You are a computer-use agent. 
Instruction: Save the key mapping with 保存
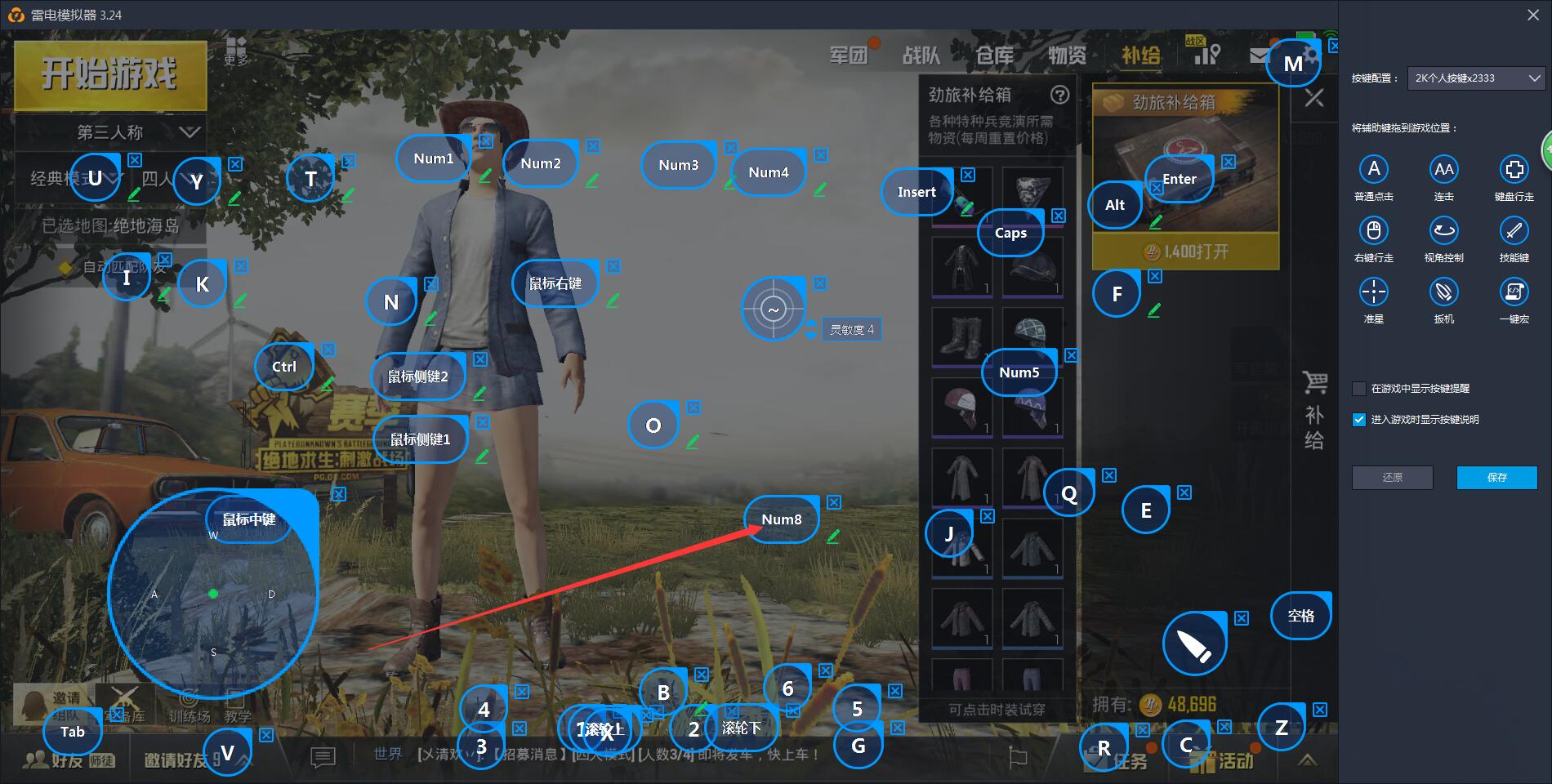click(1496, 478)
